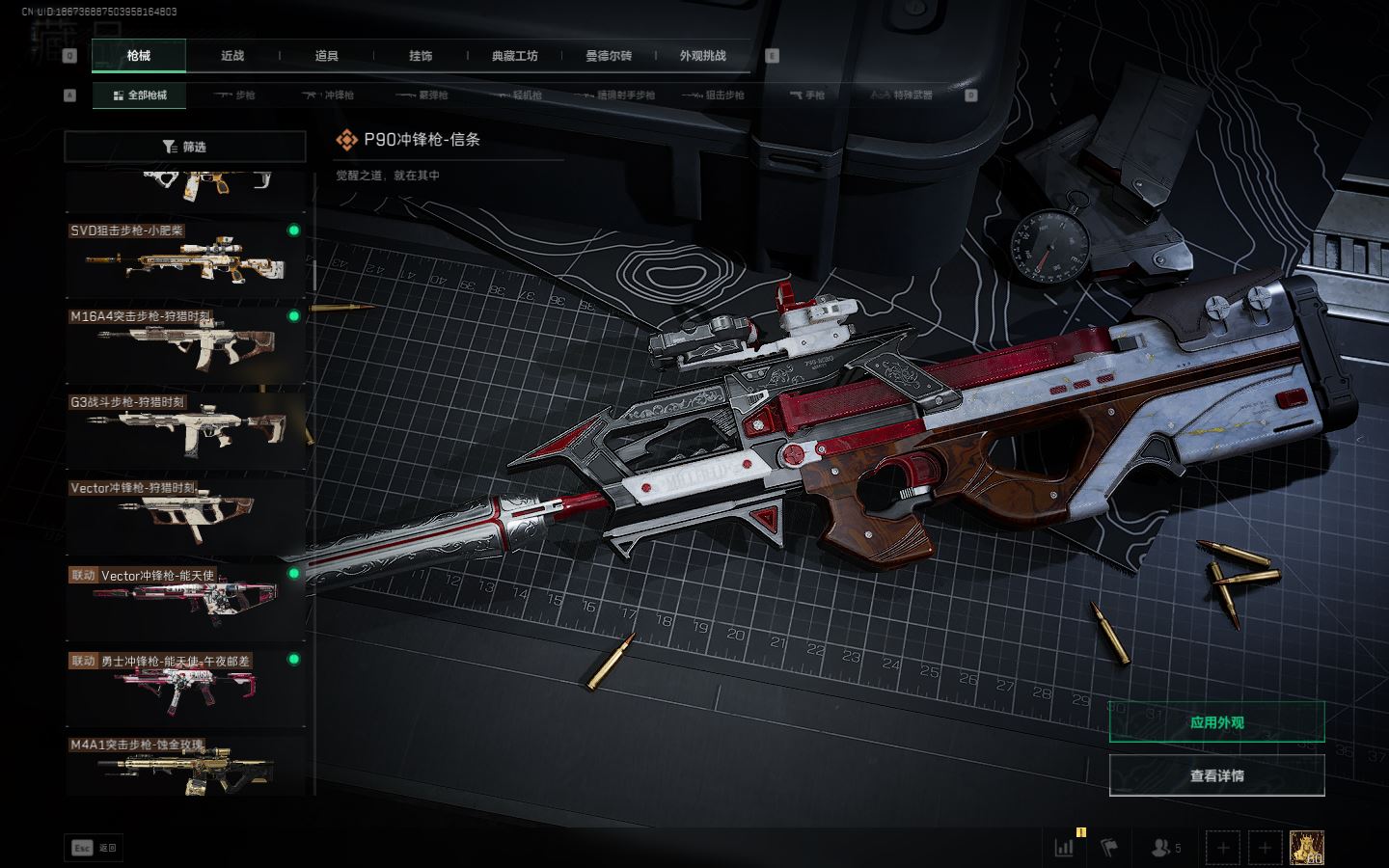Apply the skin with 应用外观 button
The height and width of the screenshot is (868, 1389).
pos(1216,722)
